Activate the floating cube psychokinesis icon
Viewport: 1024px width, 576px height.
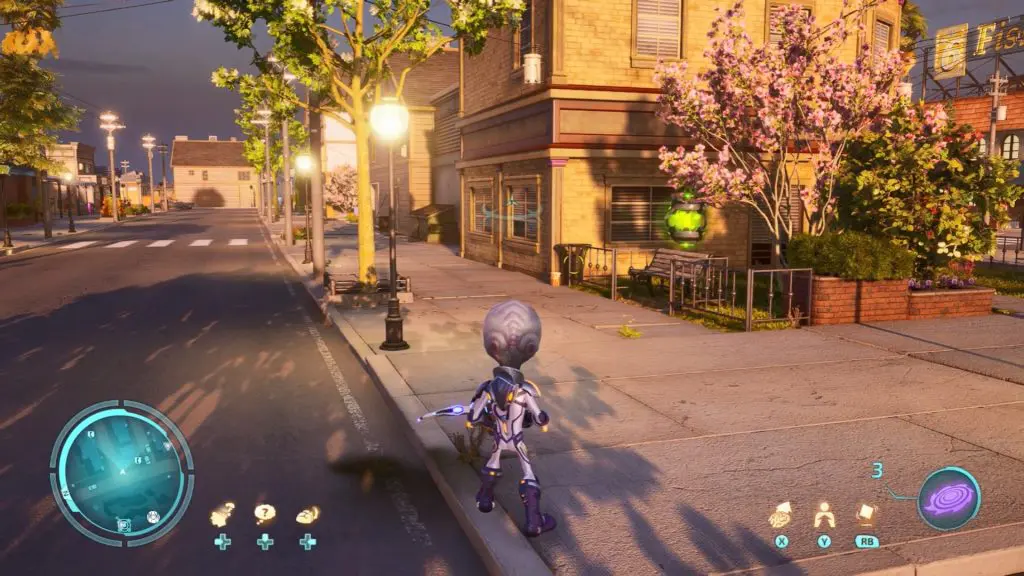866,514
